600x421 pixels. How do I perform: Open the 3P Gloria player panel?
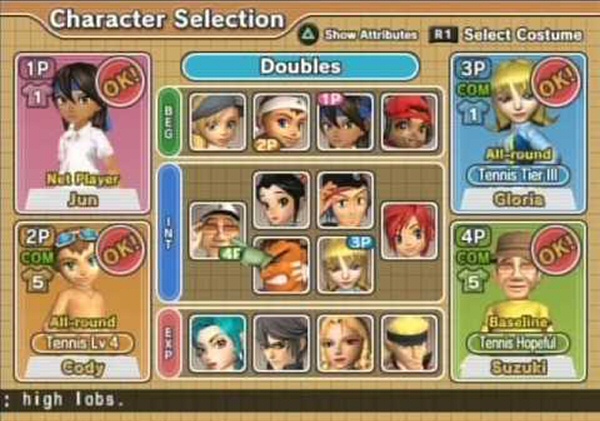[x=517, y=133]
